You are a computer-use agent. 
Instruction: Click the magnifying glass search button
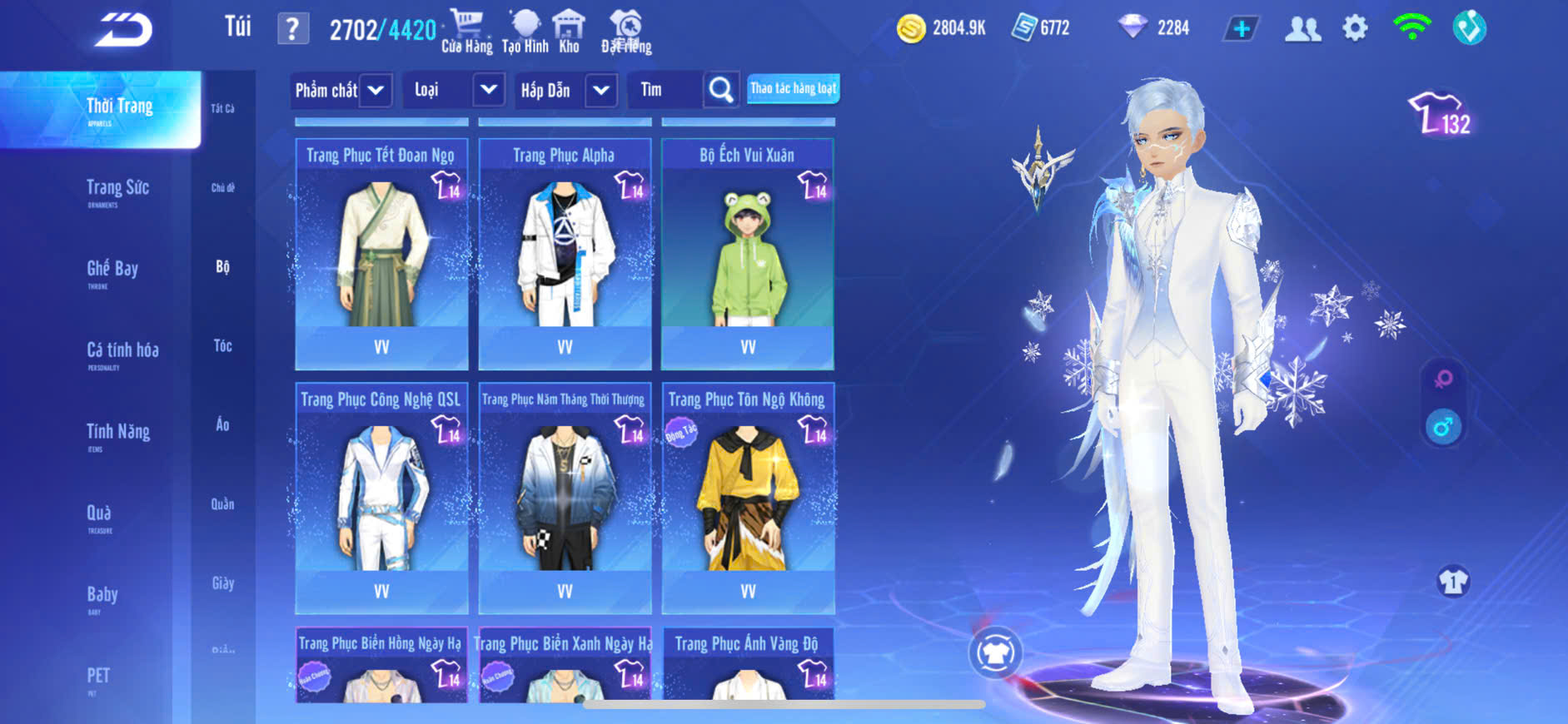(720, 90)
